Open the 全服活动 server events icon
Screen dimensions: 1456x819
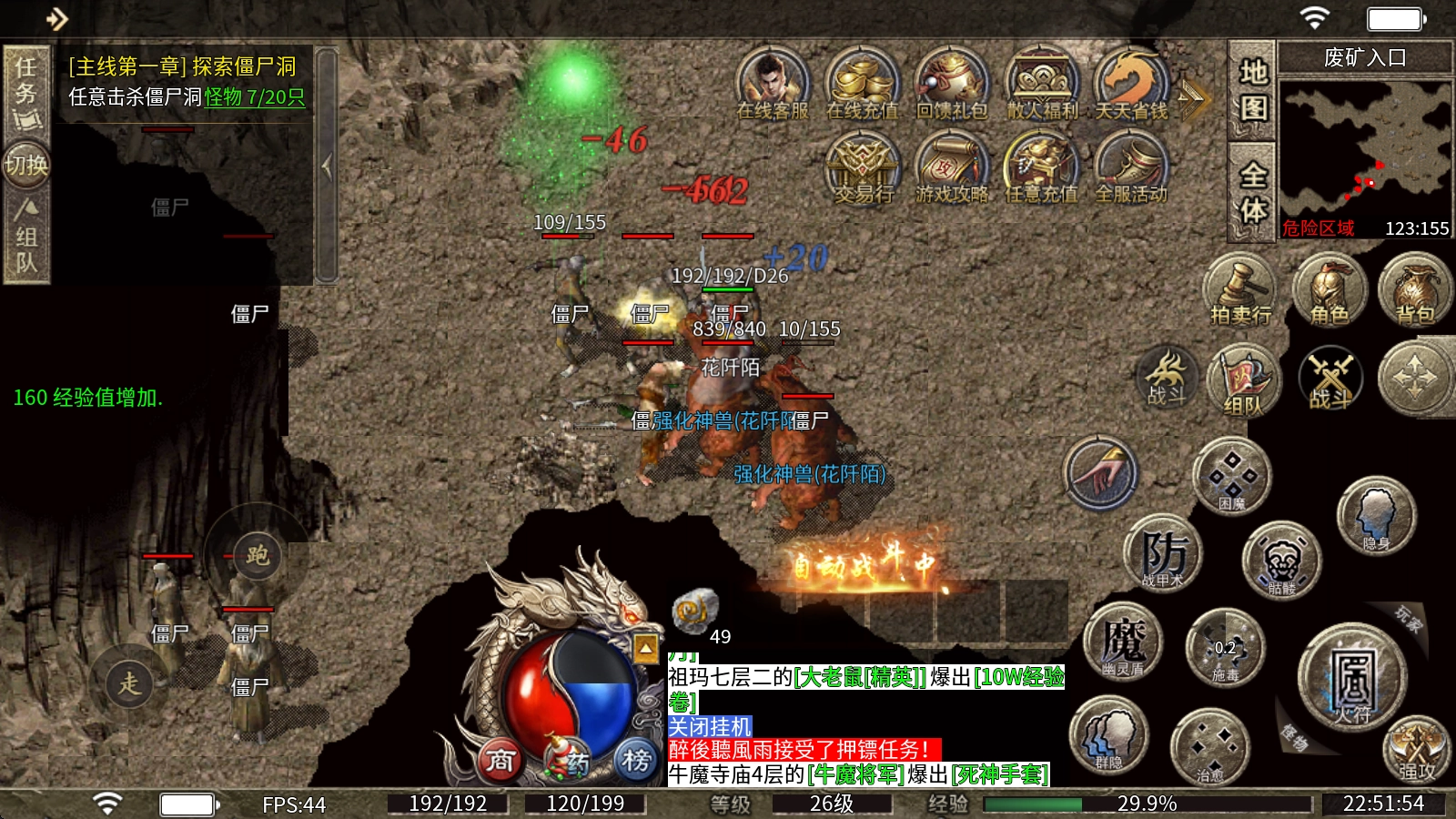(1130, 167)
